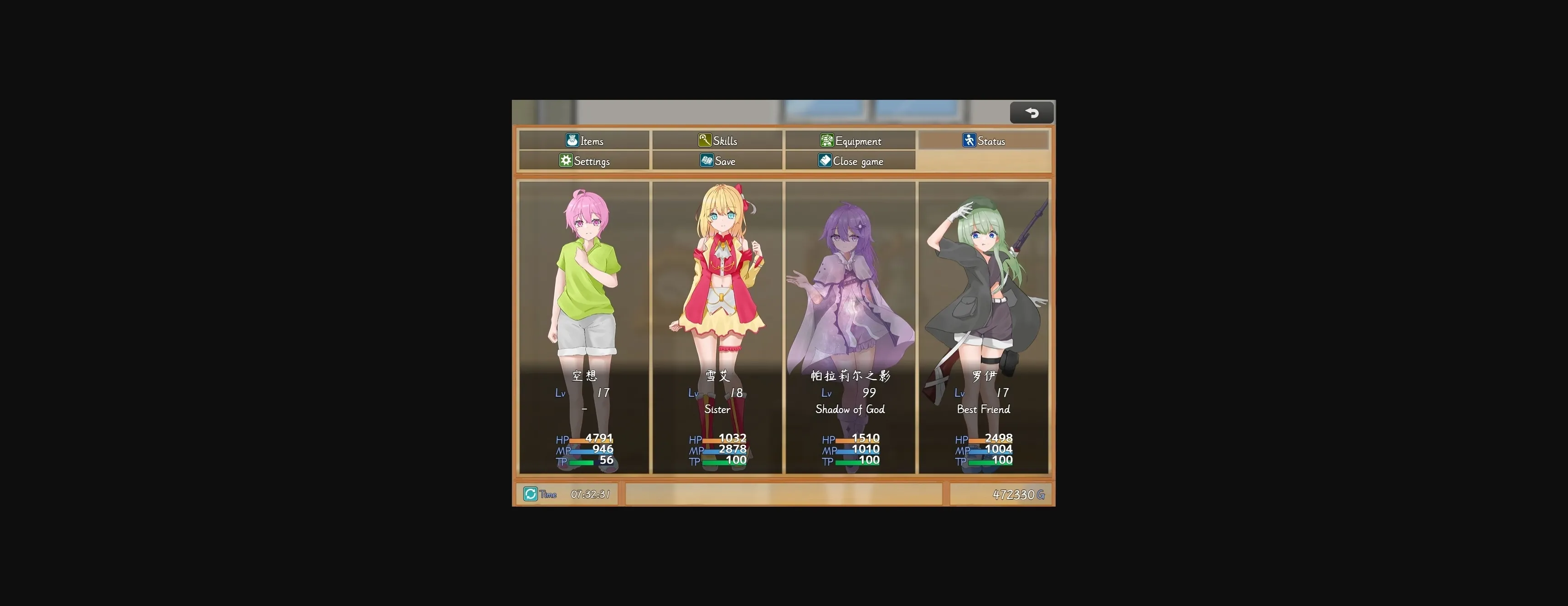Click the door icon next to Close game
1568x606 pixels.
(x=825, y=161)
